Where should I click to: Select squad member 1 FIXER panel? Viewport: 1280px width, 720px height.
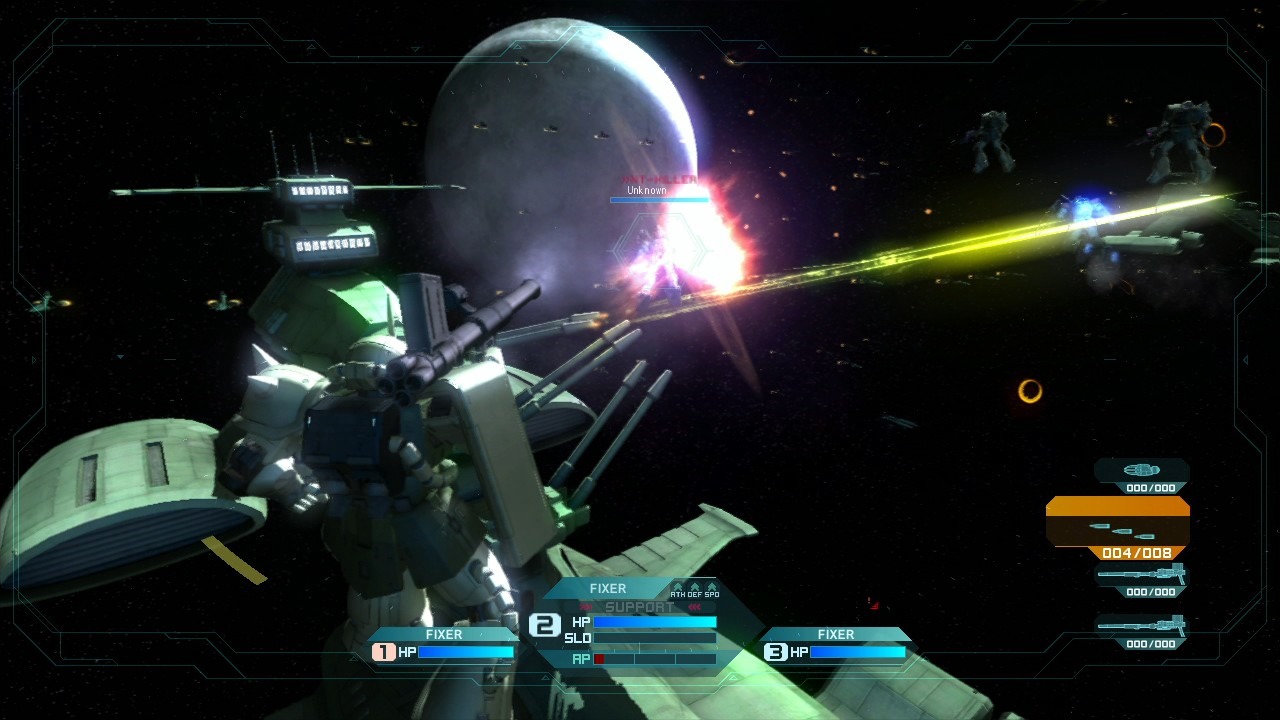[443, 644]
